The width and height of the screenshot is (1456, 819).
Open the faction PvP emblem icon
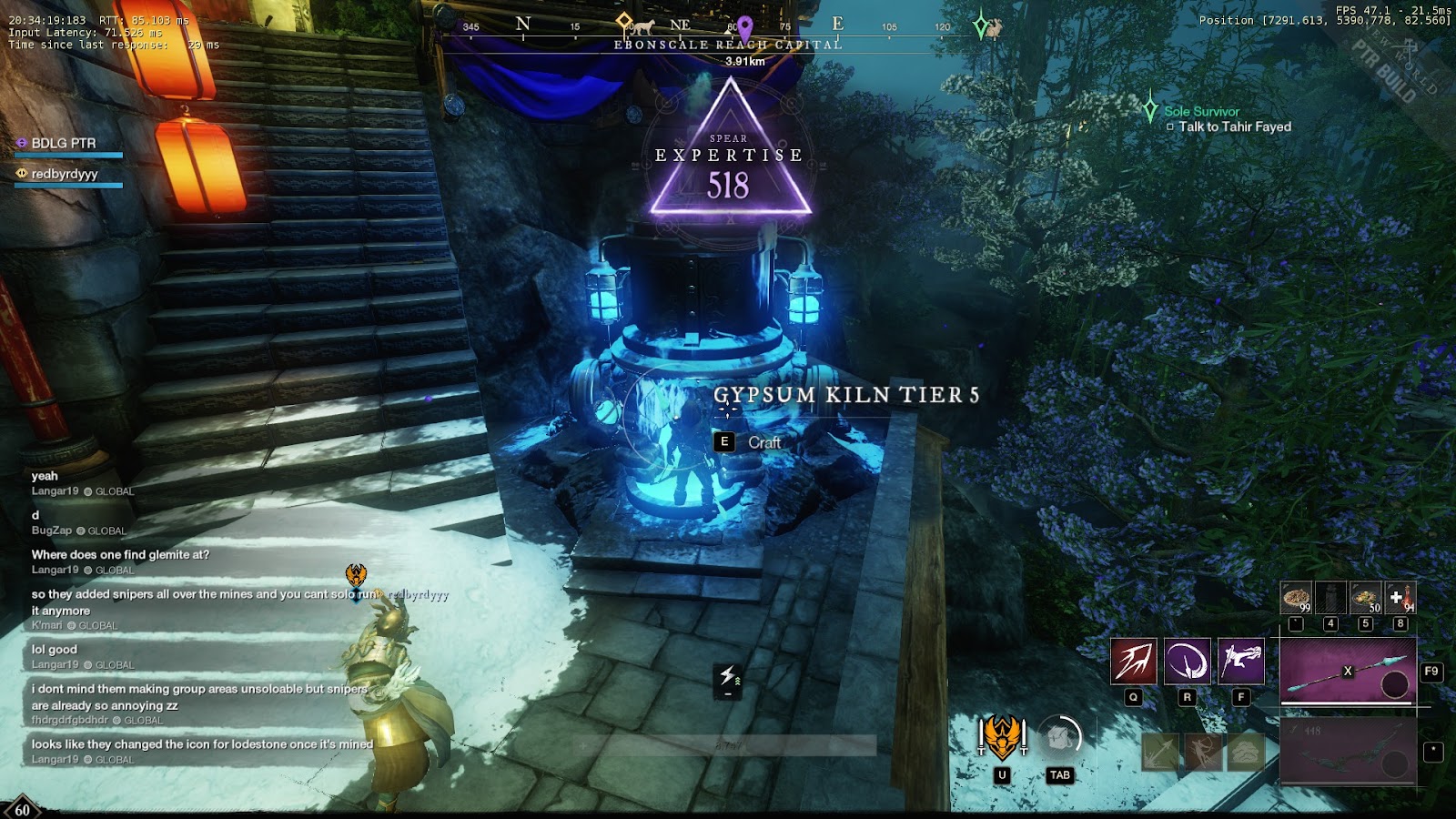click(x=1002, y=737)
